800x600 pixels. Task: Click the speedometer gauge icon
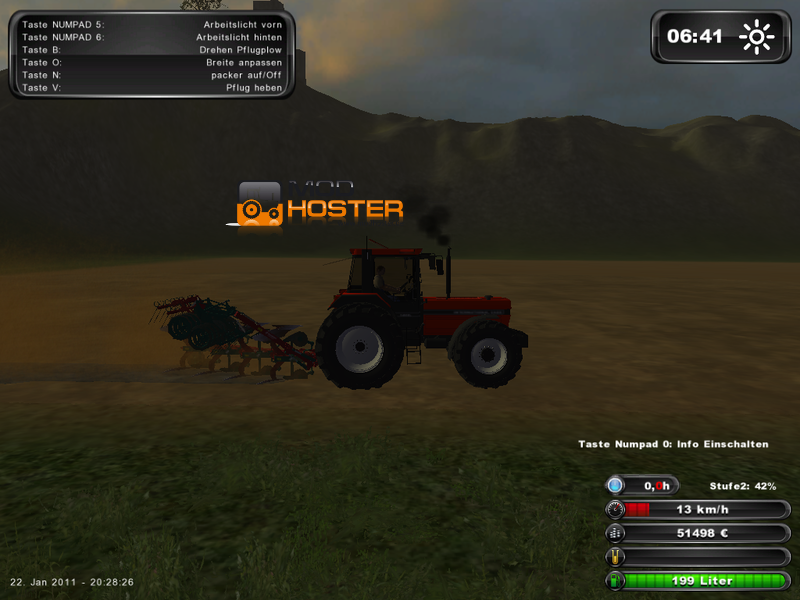(x=615, y=509)
